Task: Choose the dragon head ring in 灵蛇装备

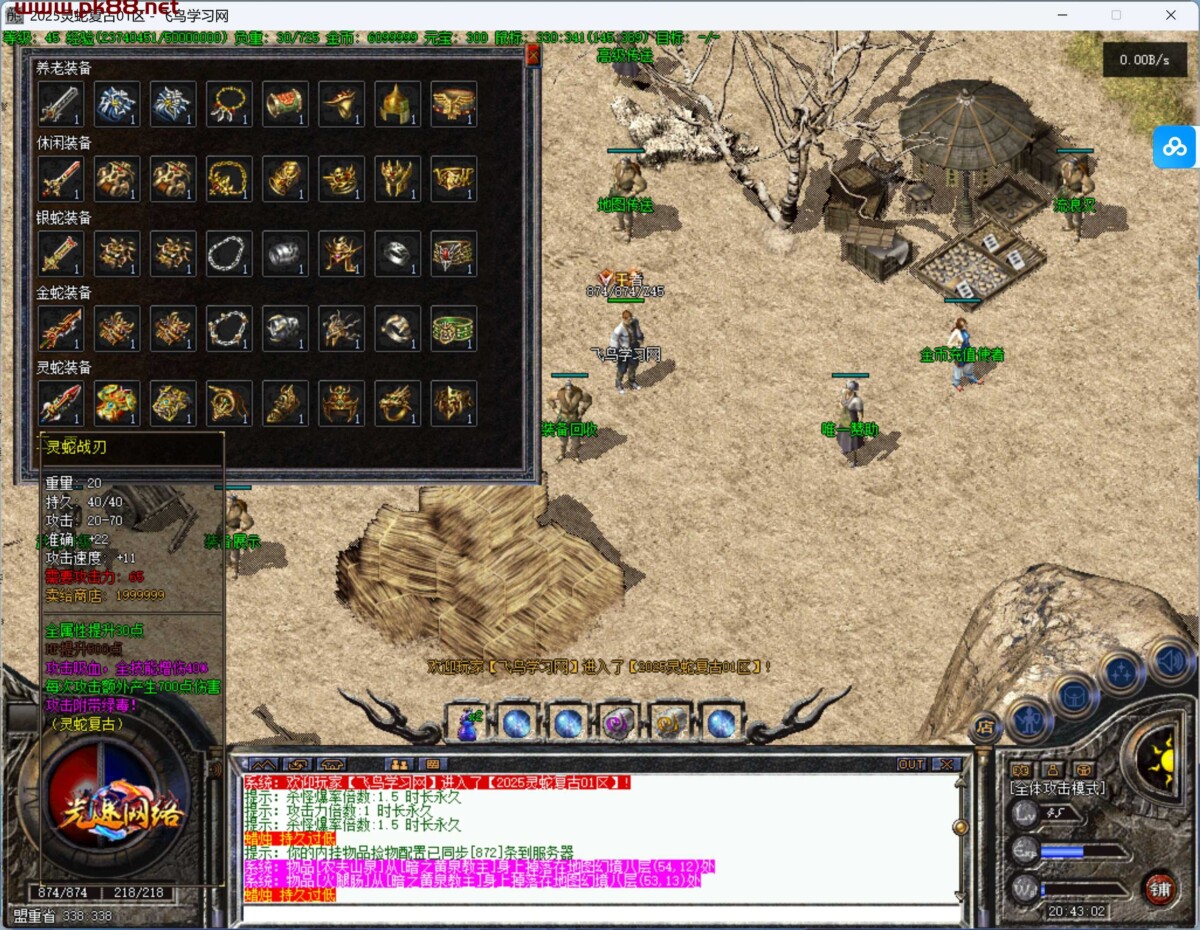Action: click(x=397, y=403)
